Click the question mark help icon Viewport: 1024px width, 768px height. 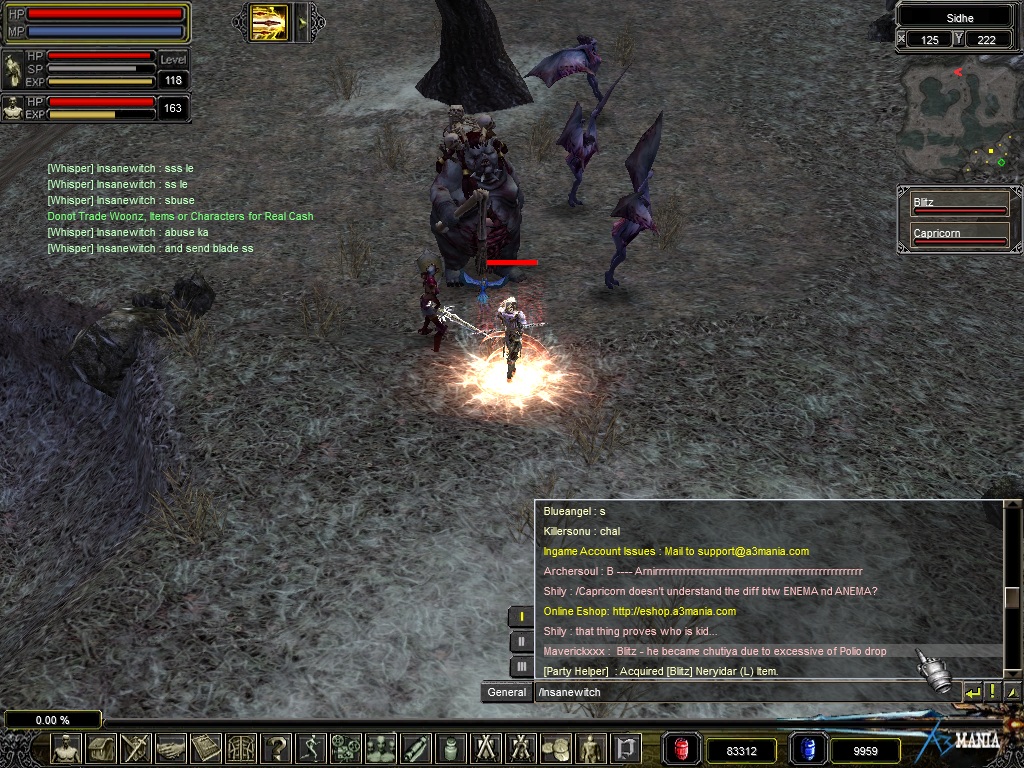277,748
